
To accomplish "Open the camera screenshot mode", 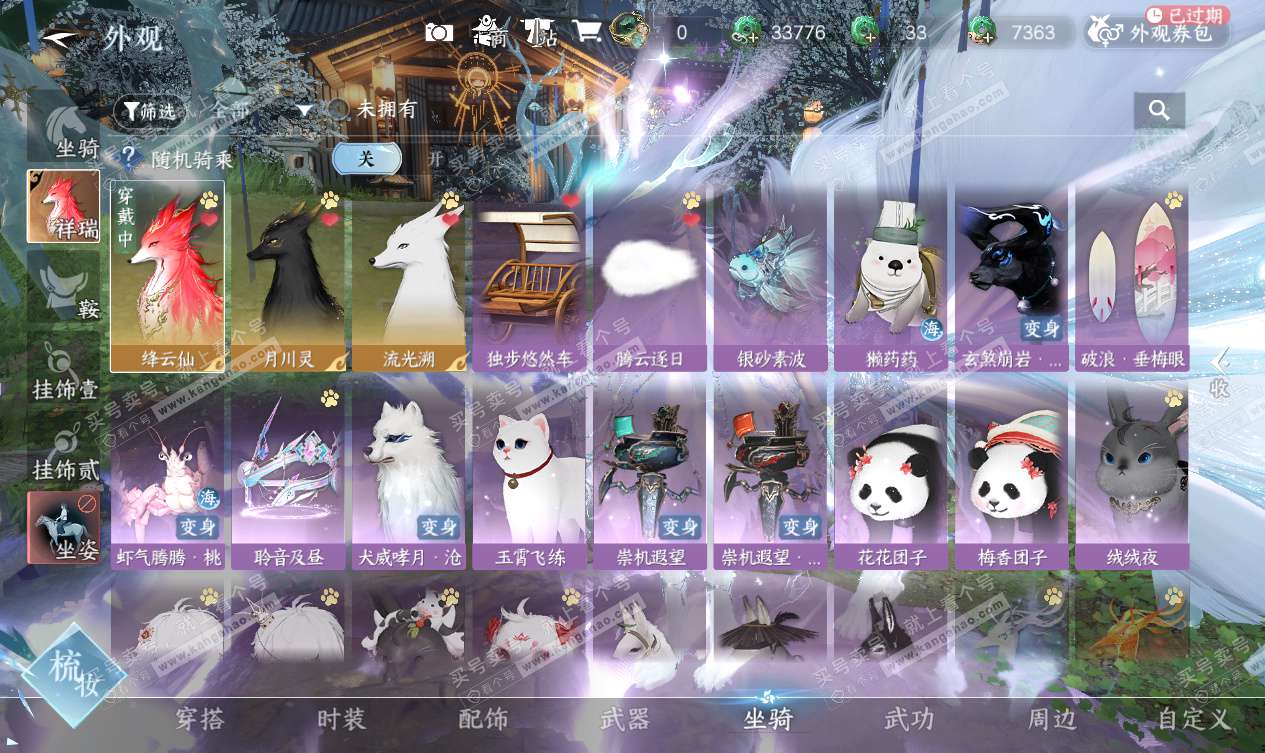I will 439,32.
